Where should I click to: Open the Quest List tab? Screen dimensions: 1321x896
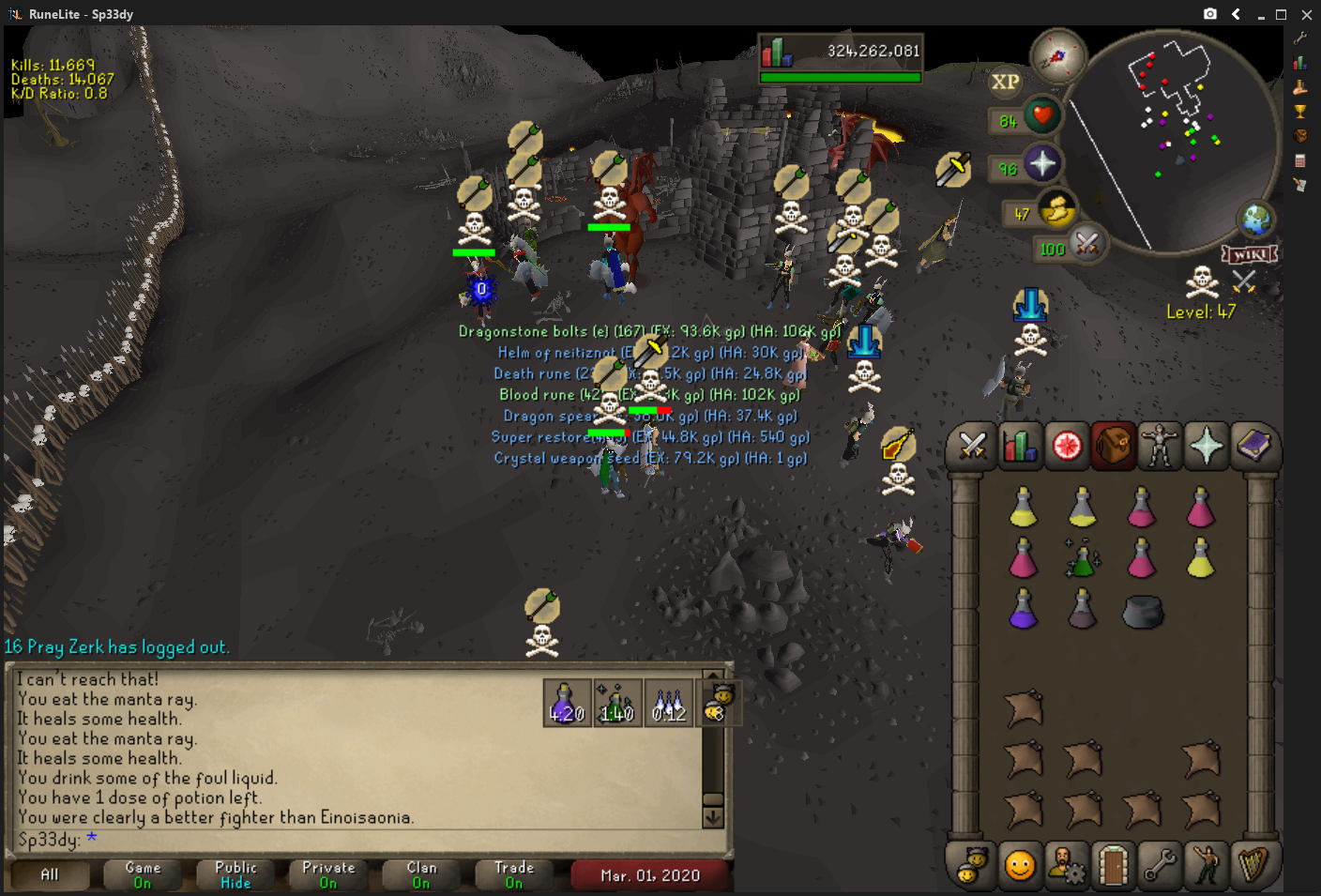tap(1066, 446)
